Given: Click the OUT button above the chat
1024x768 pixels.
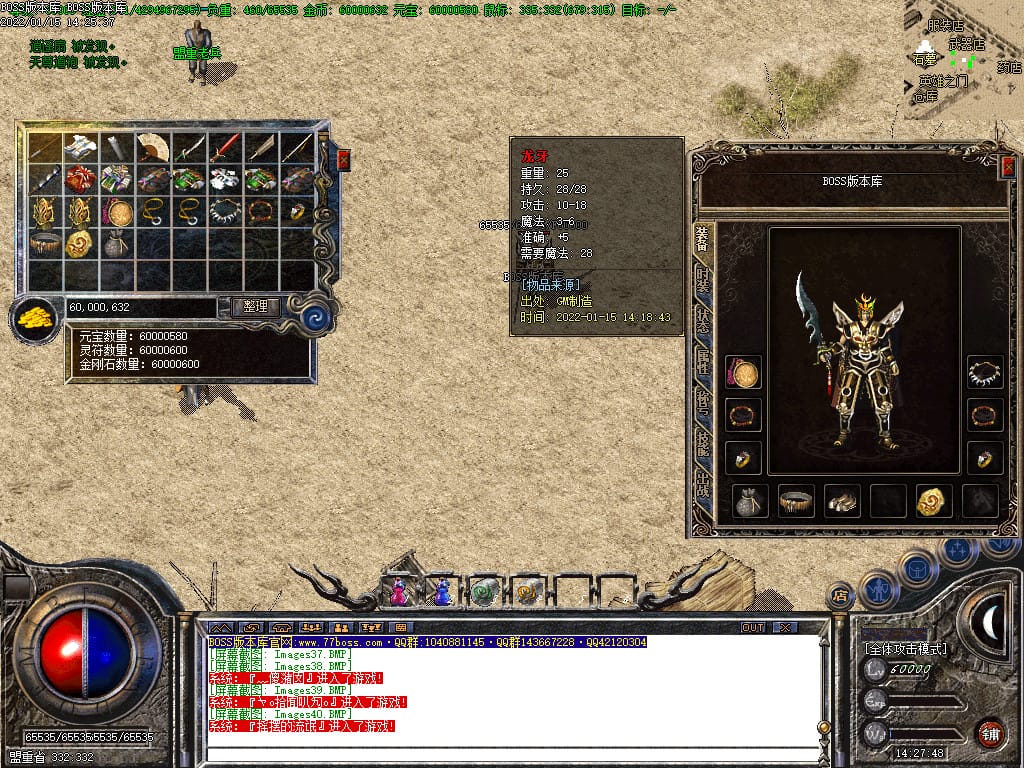Looking at the screenshot, I should pos(753,627).
